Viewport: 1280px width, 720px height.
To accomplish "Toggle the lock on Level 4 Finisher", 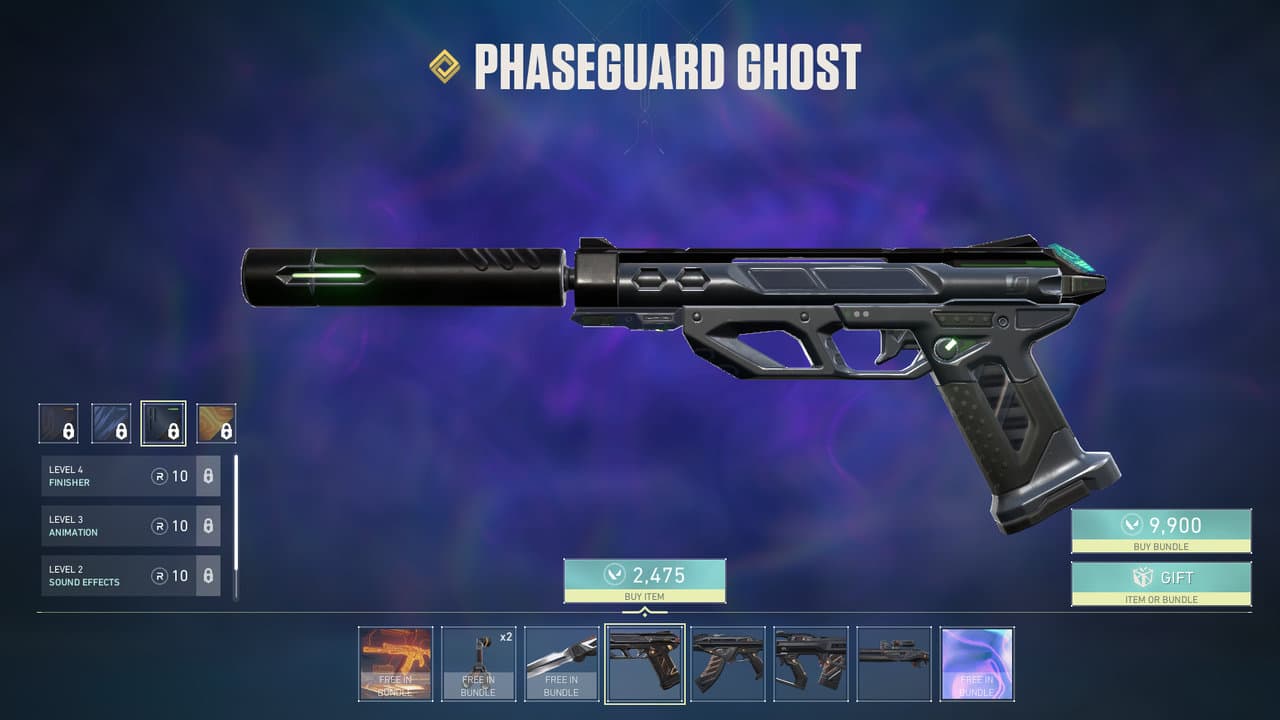I will (x=210, y=476).
